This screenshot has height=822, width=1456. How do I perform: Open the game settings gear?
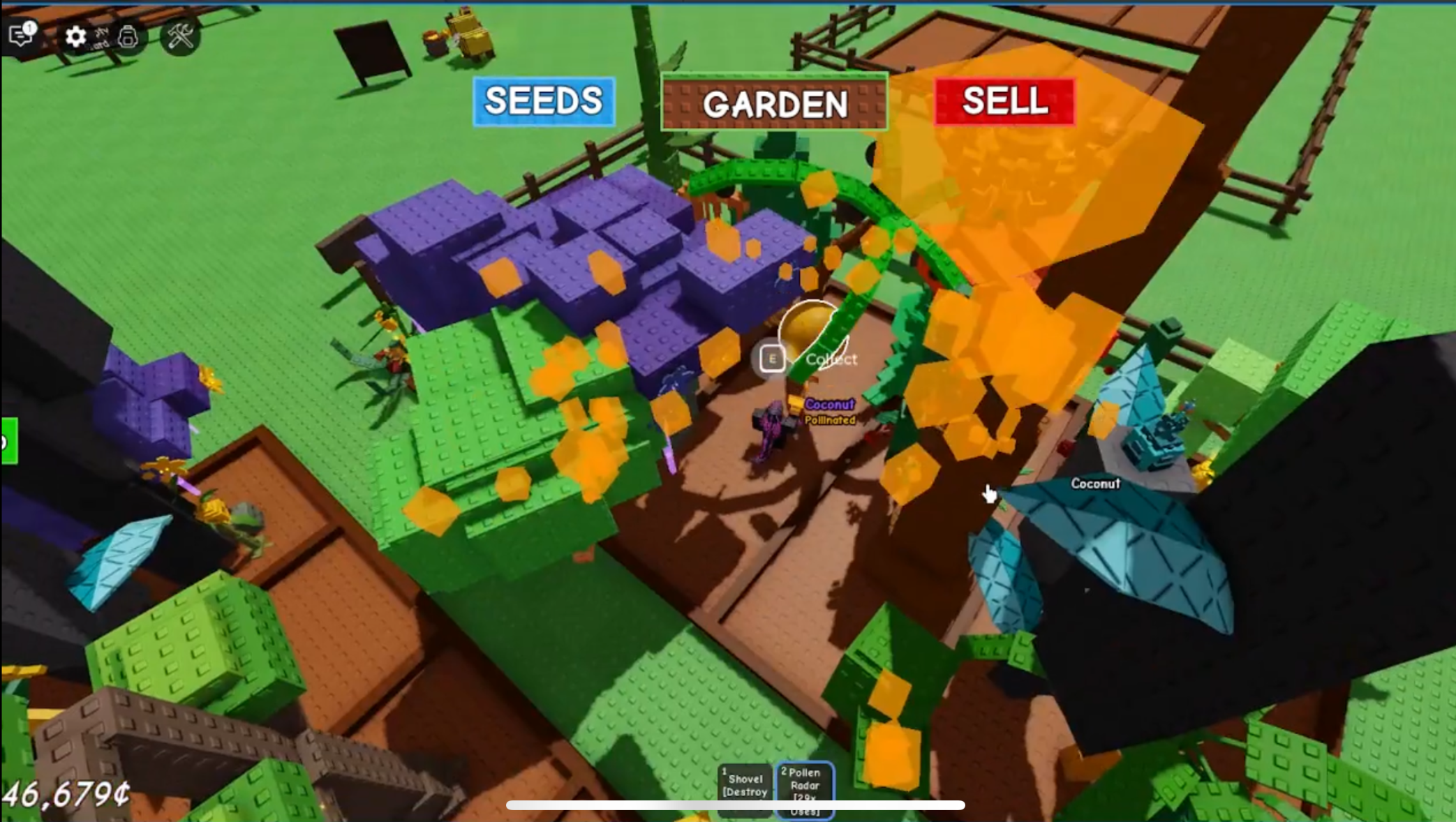click(77, 37)
